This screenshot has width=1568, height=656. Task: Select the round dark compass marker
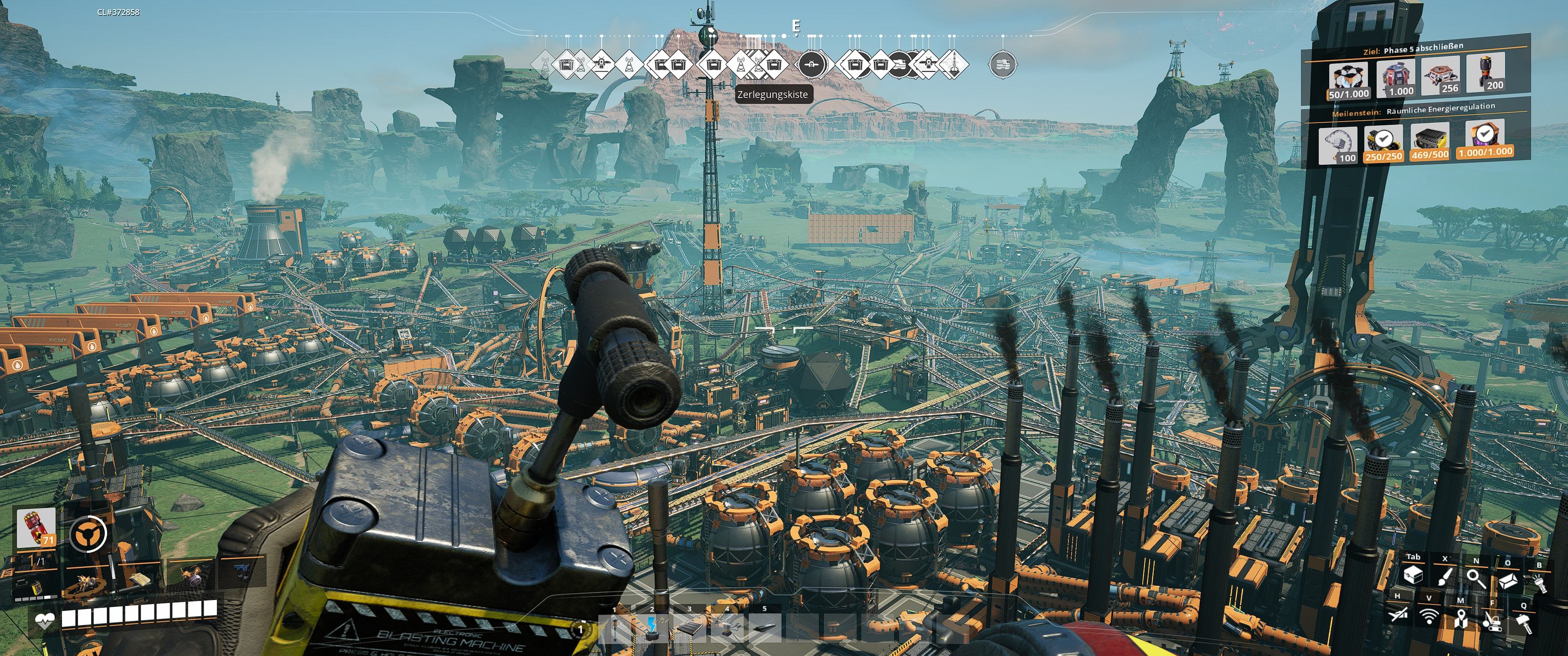pyautogui.click(x=811, y=64)
